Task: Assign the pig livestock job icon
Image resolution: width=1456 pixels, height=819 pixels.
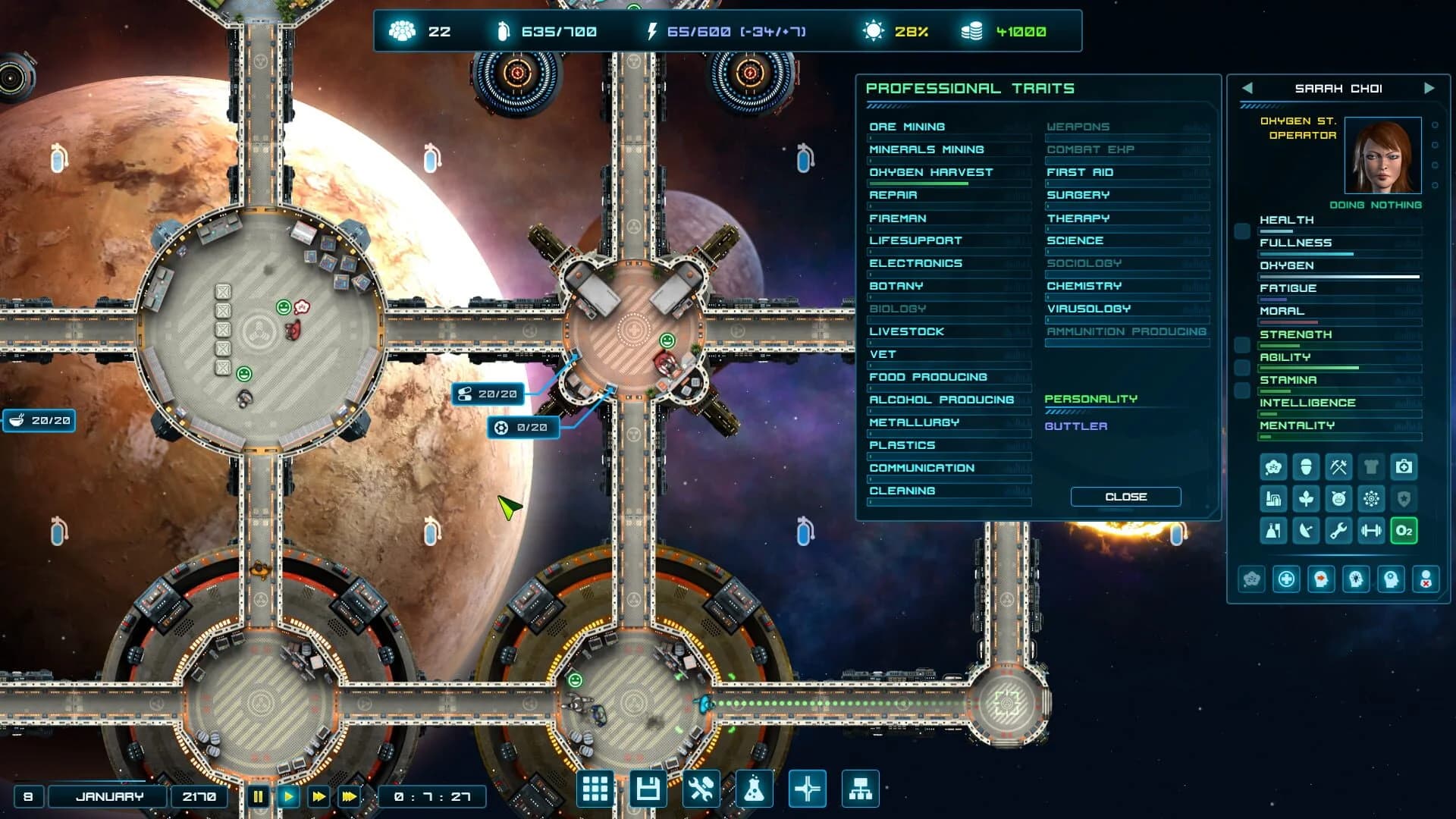Action: pos(1338,499)
